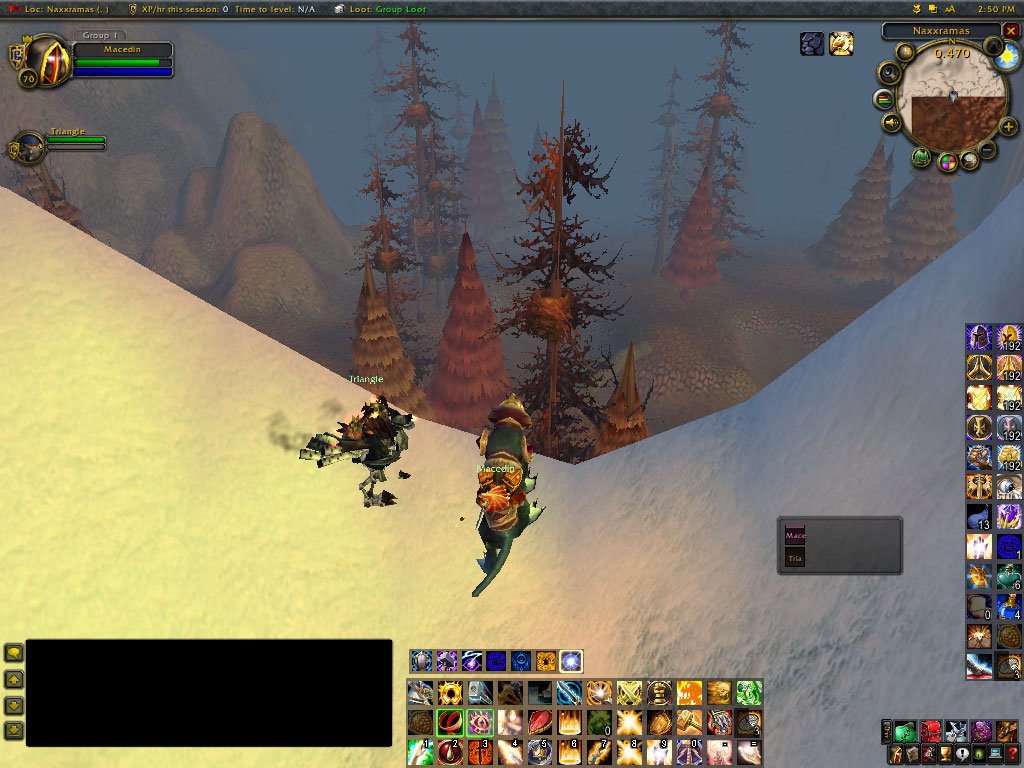Viewport: 1024px width, 768px height.
Task: Click the four-color gem button under the minimap
Action: tap(947, 163)
